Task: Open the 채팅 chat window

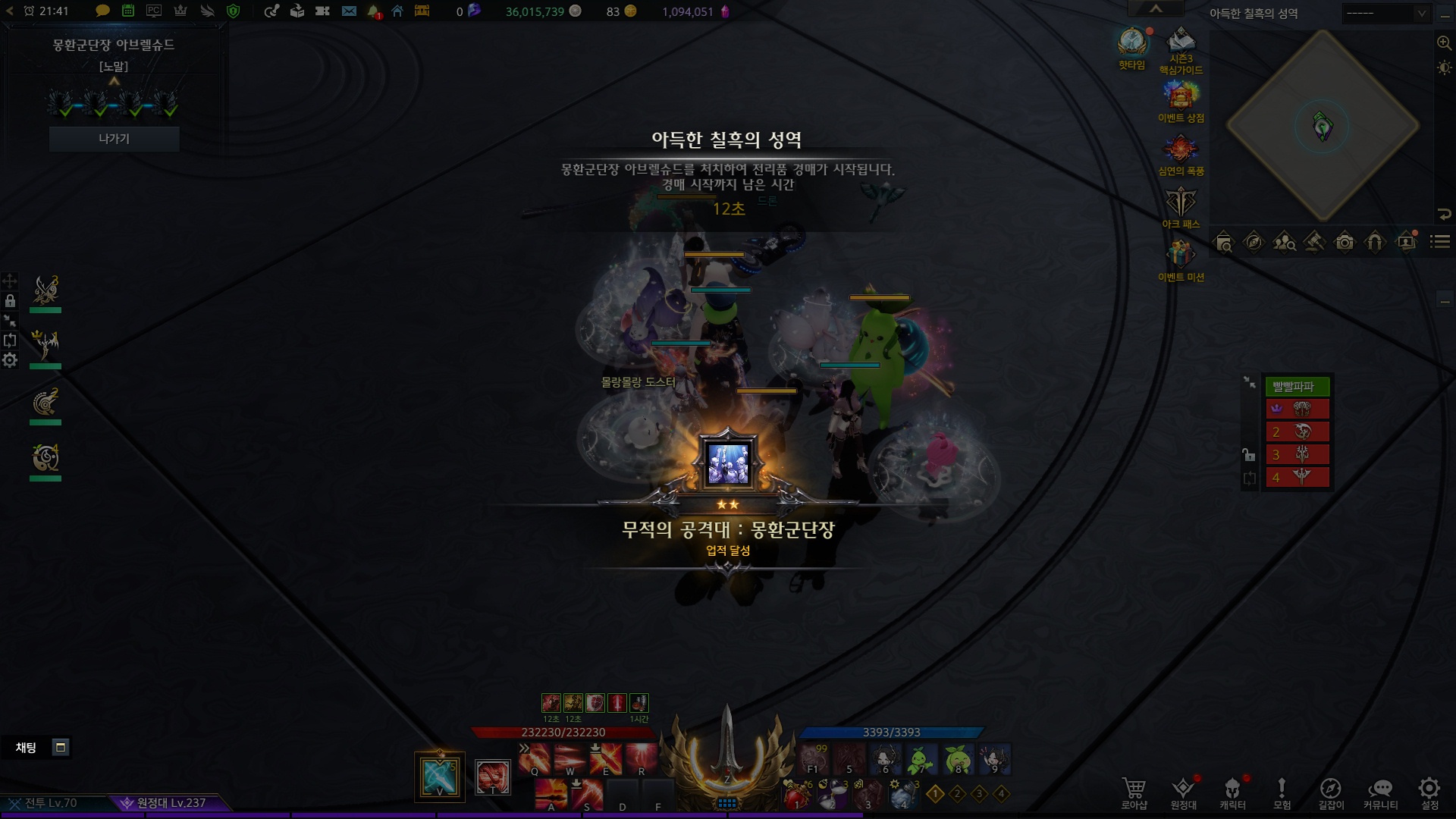Action: [27, 748]
